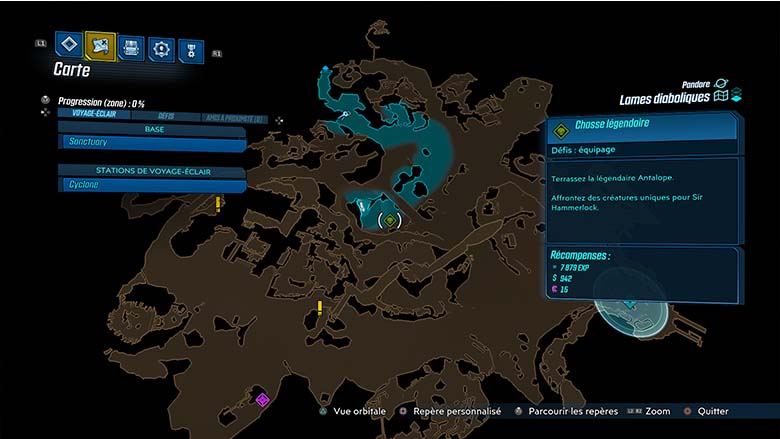Open the medal challenges tab

191,51
